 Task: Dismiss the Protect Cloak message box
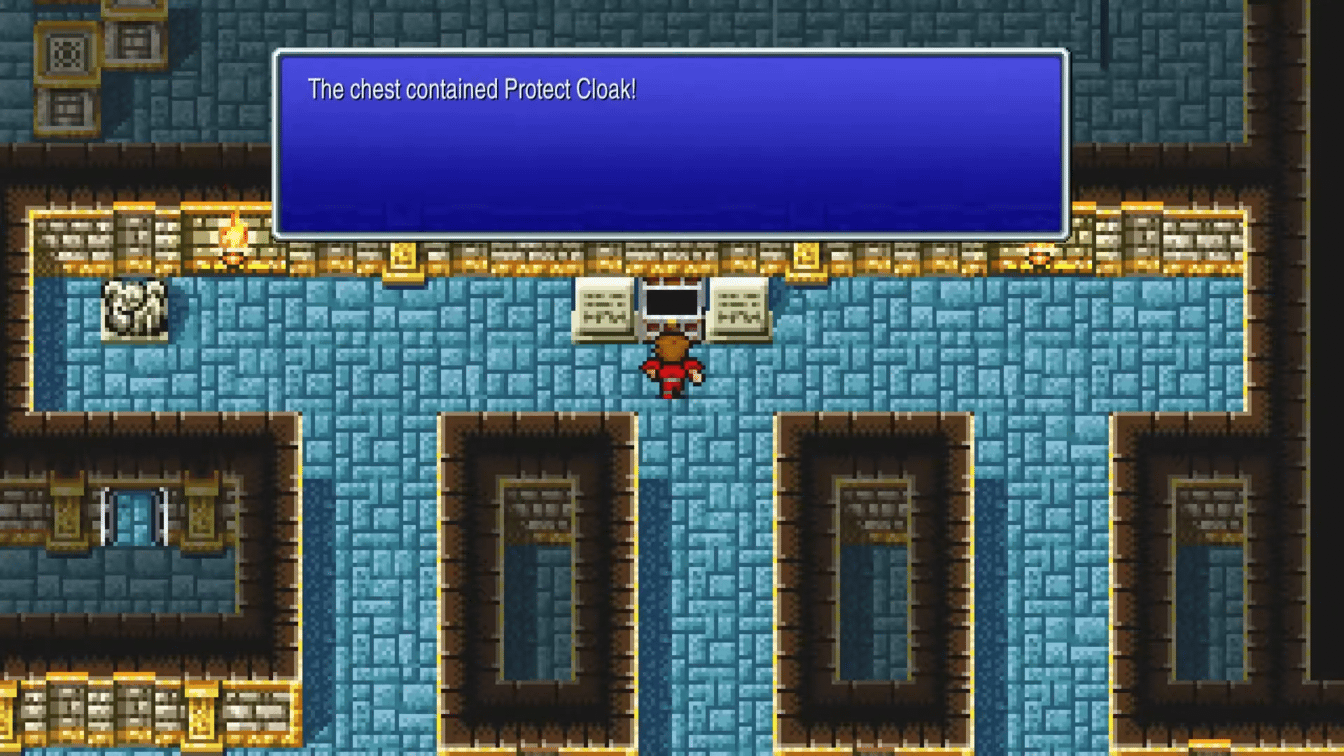[670, 140]
